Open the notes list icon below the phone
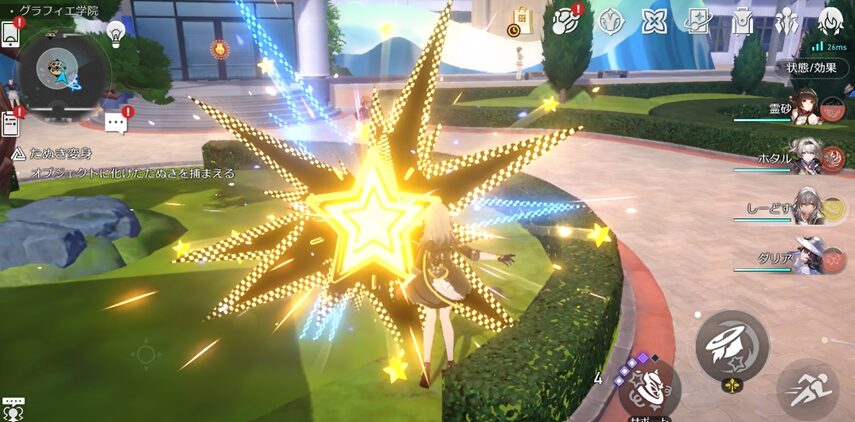 [11, 123]
